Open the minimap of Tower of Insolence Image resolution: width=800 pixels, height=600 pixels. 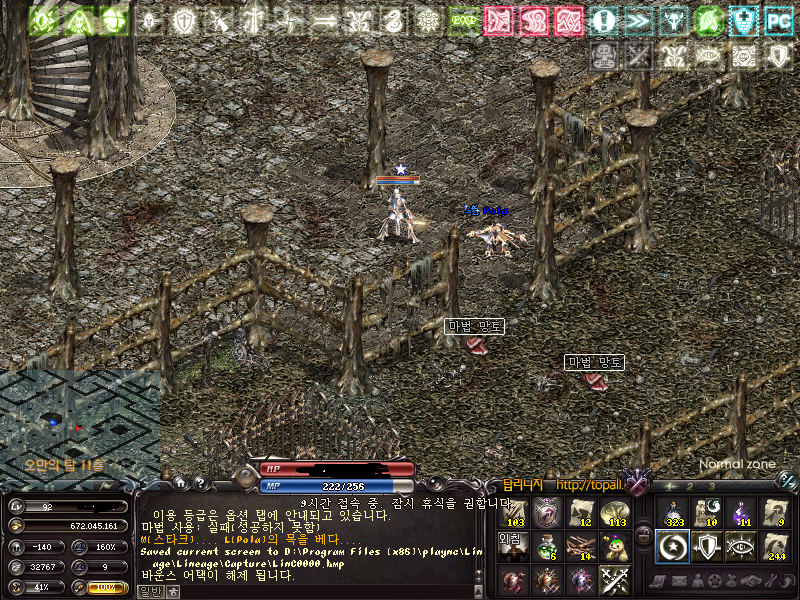click(78, 422)
